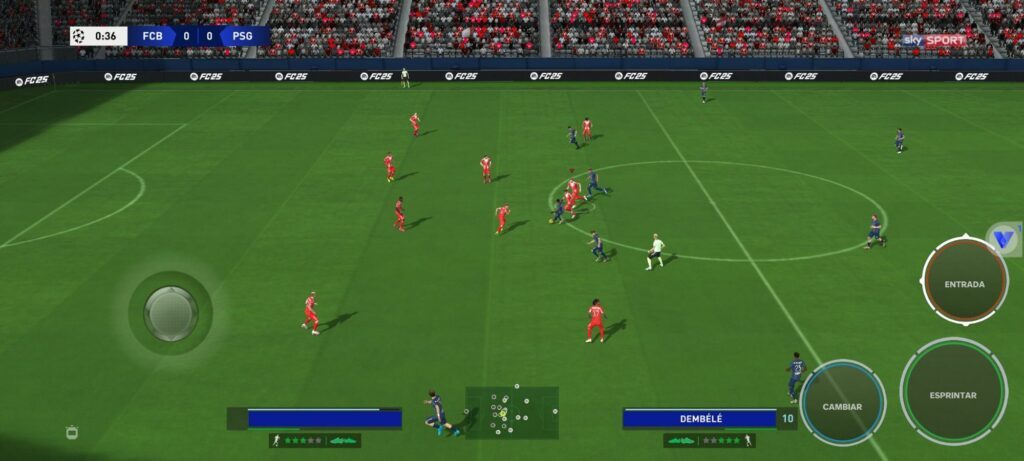Tap the virtual movement joystick

point(170,312)
